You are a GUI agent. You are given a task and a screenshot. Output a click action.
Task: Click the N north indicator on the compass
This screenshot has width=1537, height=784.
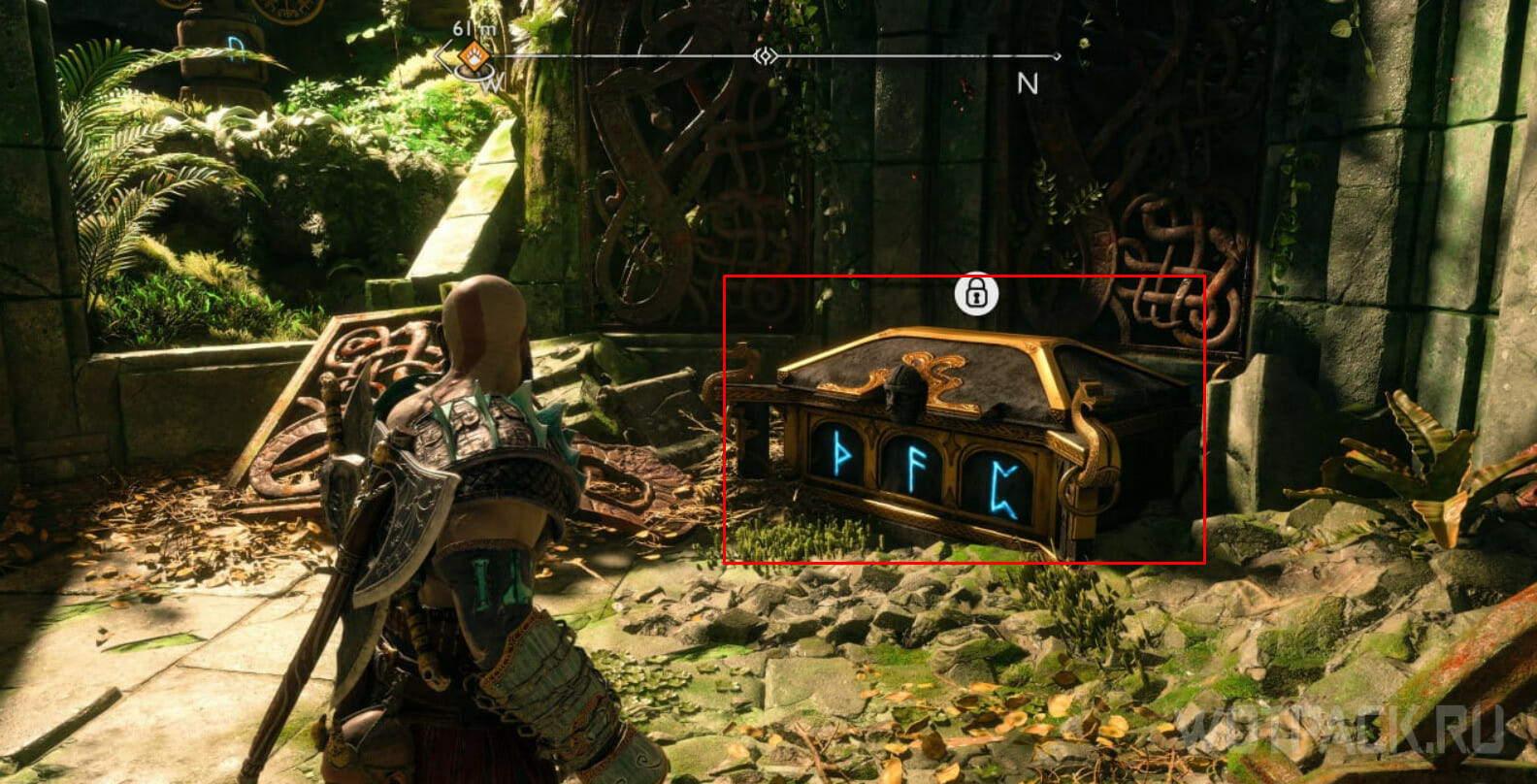[x=1028, y=84]
